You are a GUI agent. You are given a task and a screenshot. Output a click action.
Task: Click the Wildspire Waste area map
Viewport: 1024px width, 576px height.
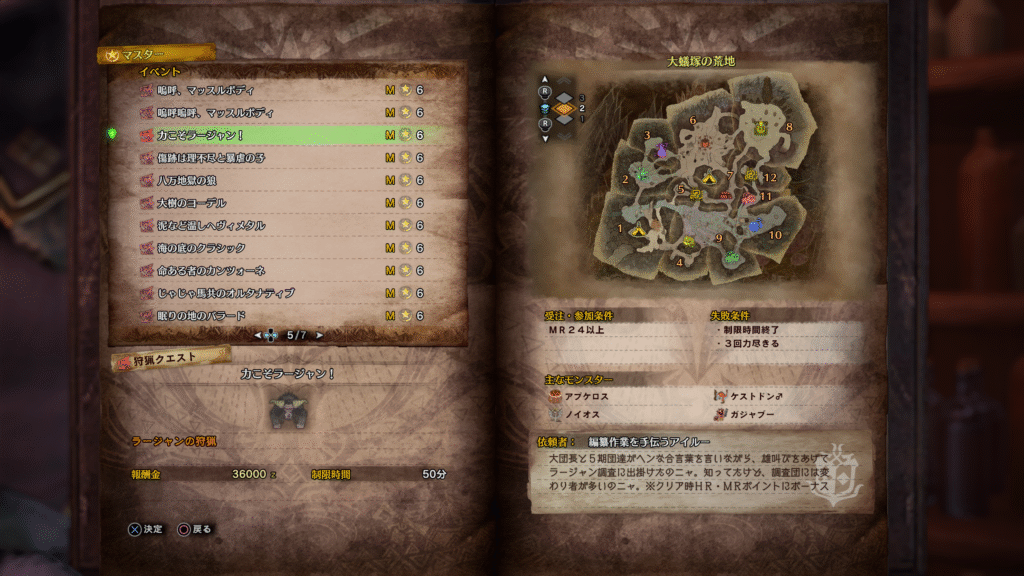700,180
